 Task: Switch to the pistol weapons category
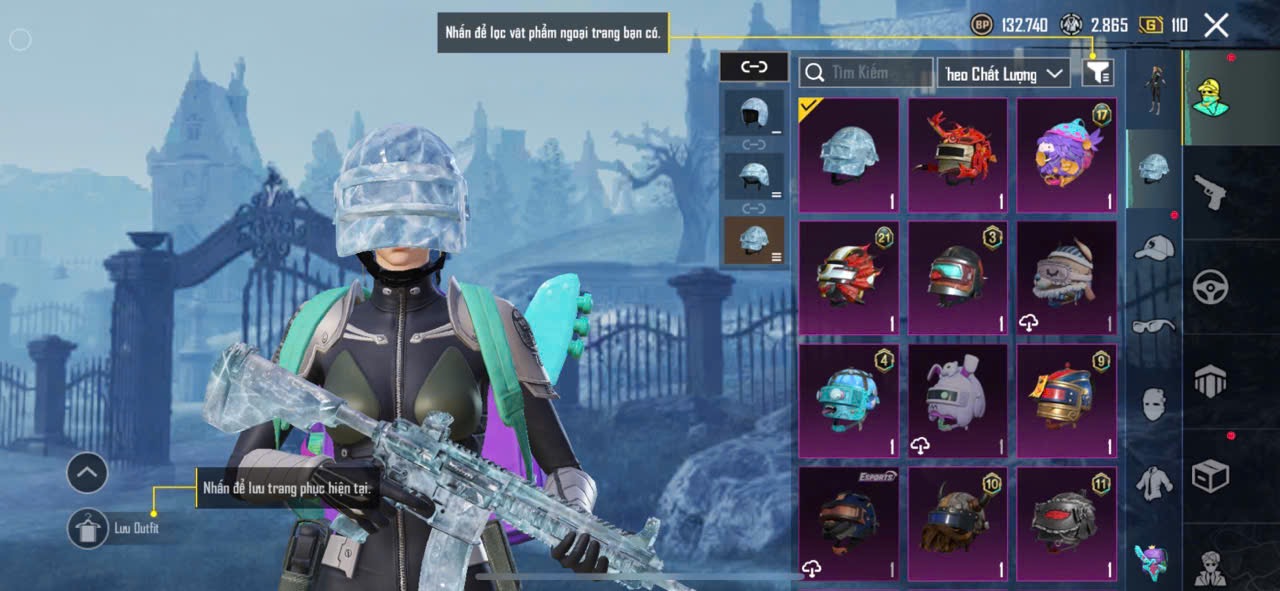coord(1210,191)
